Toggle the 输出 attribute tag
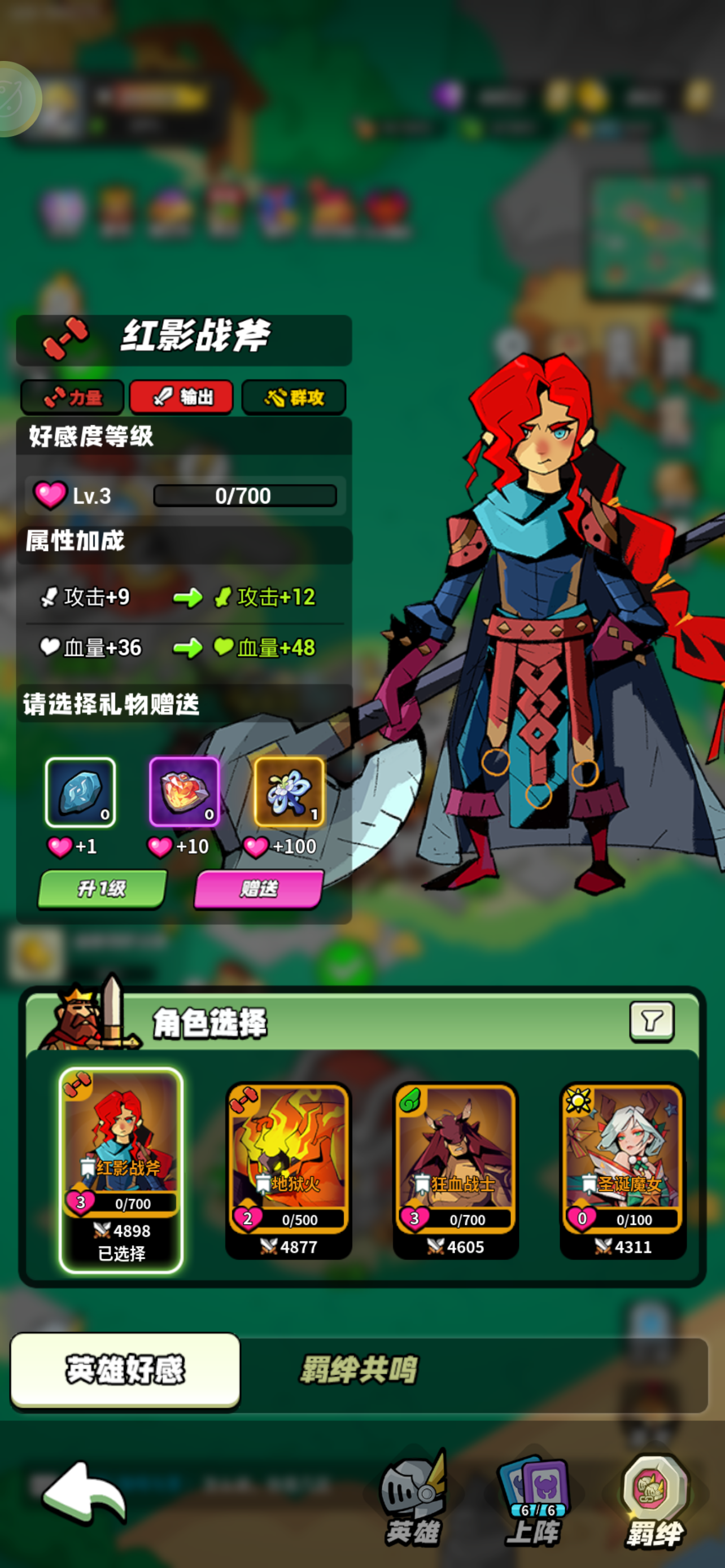The width and height of the screenshot is (725, 1568). tap(181, 397)
